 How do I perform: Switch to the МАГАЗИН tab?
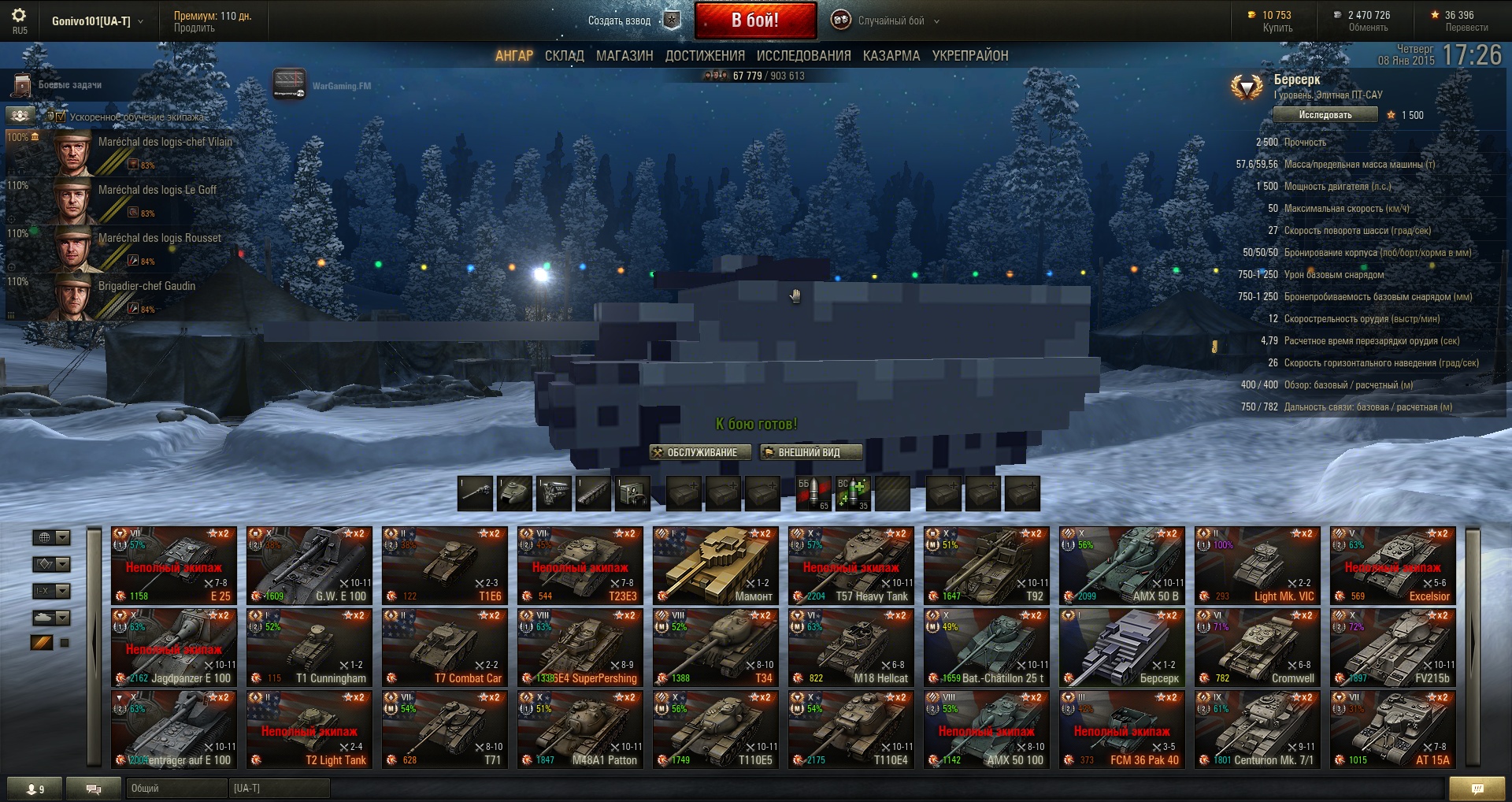pos(624,56)
